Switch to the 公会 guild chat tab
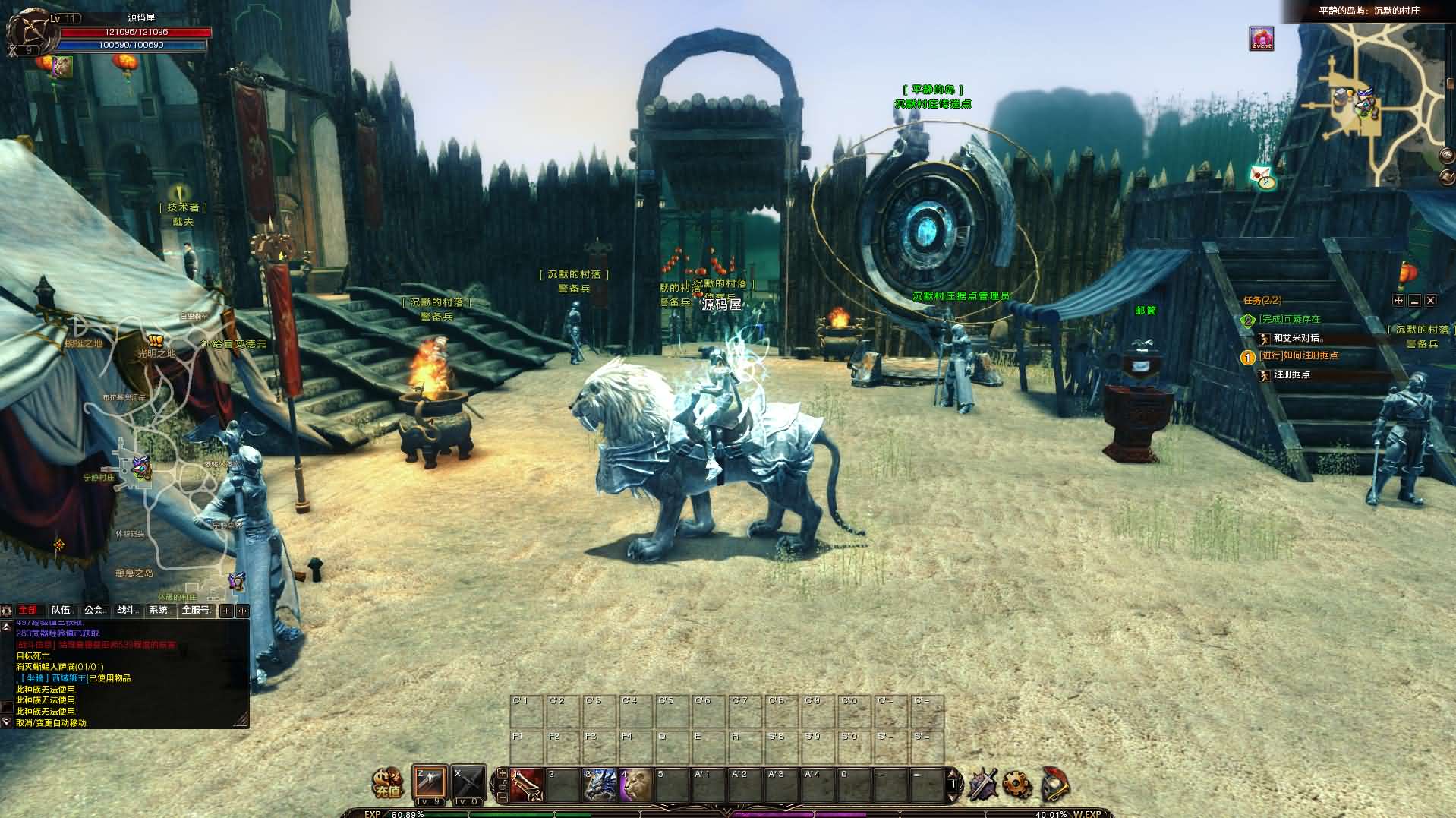Viewport: 1456px width, 818px height. click(x=94, y=610)
